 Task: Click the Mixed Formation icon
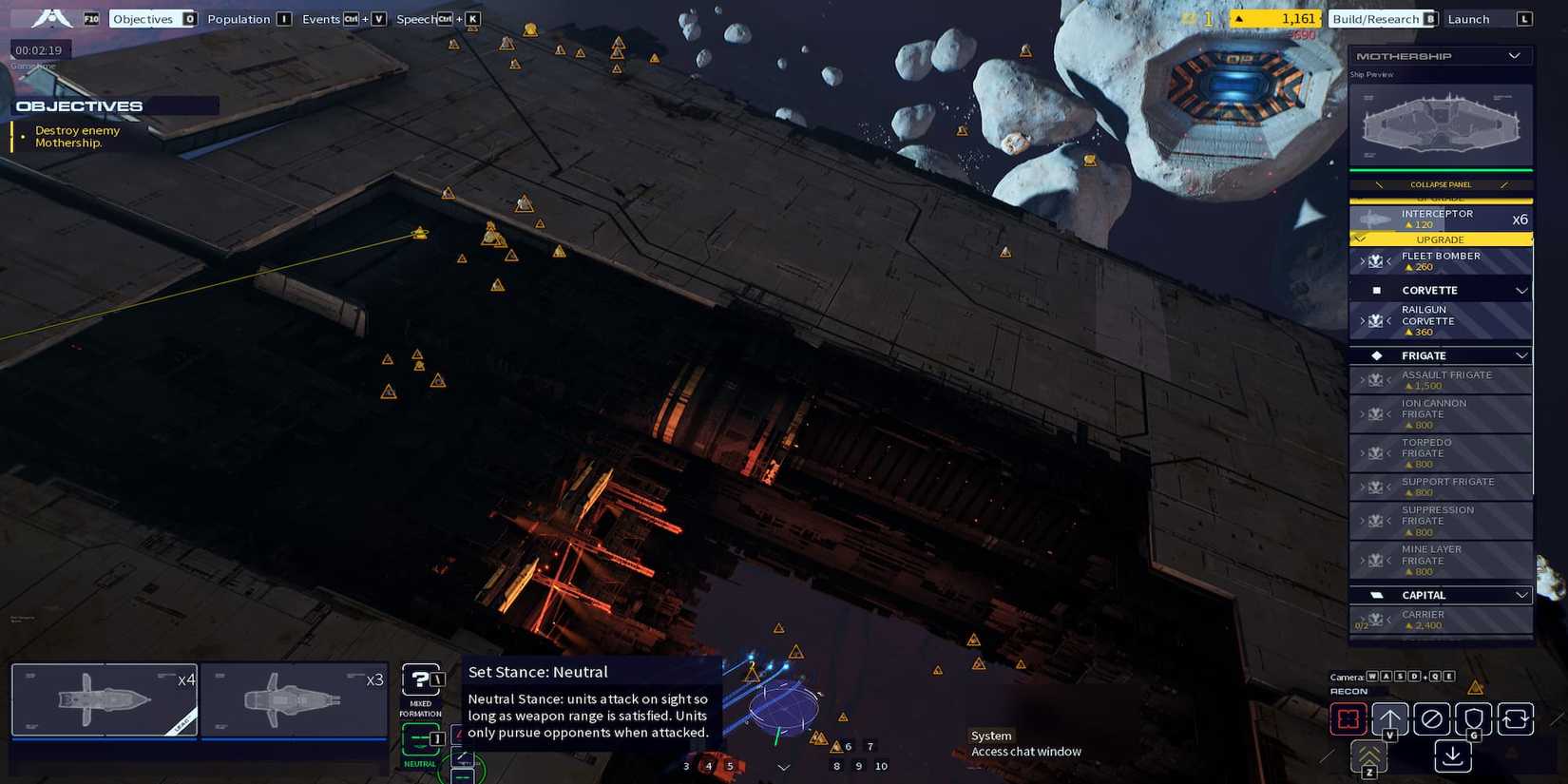click(x=421, y=679)
